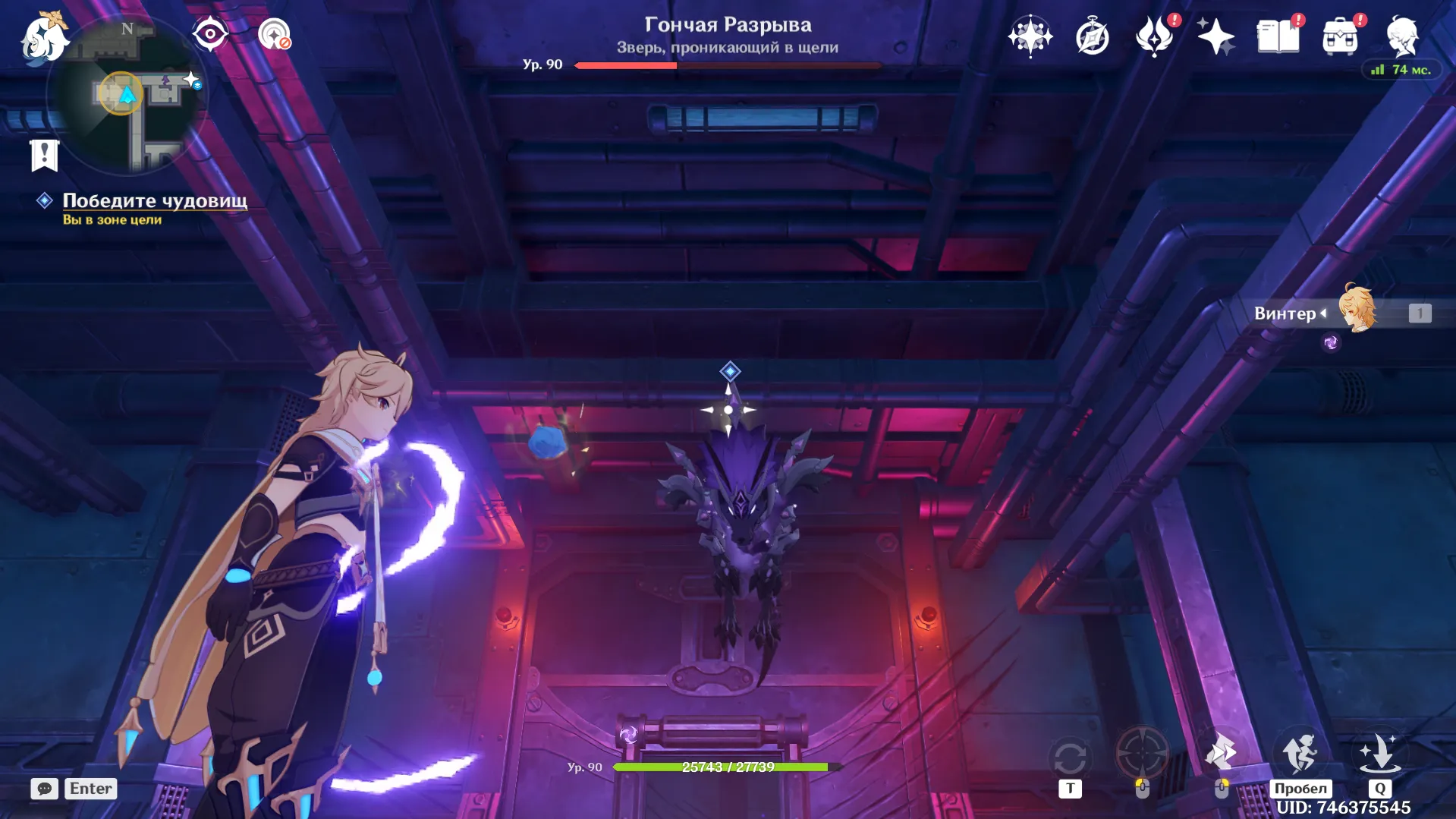Screen dimensions: 1456x819
Task: Expand the quest banner flag icon
Action: (x=46, y=156)
